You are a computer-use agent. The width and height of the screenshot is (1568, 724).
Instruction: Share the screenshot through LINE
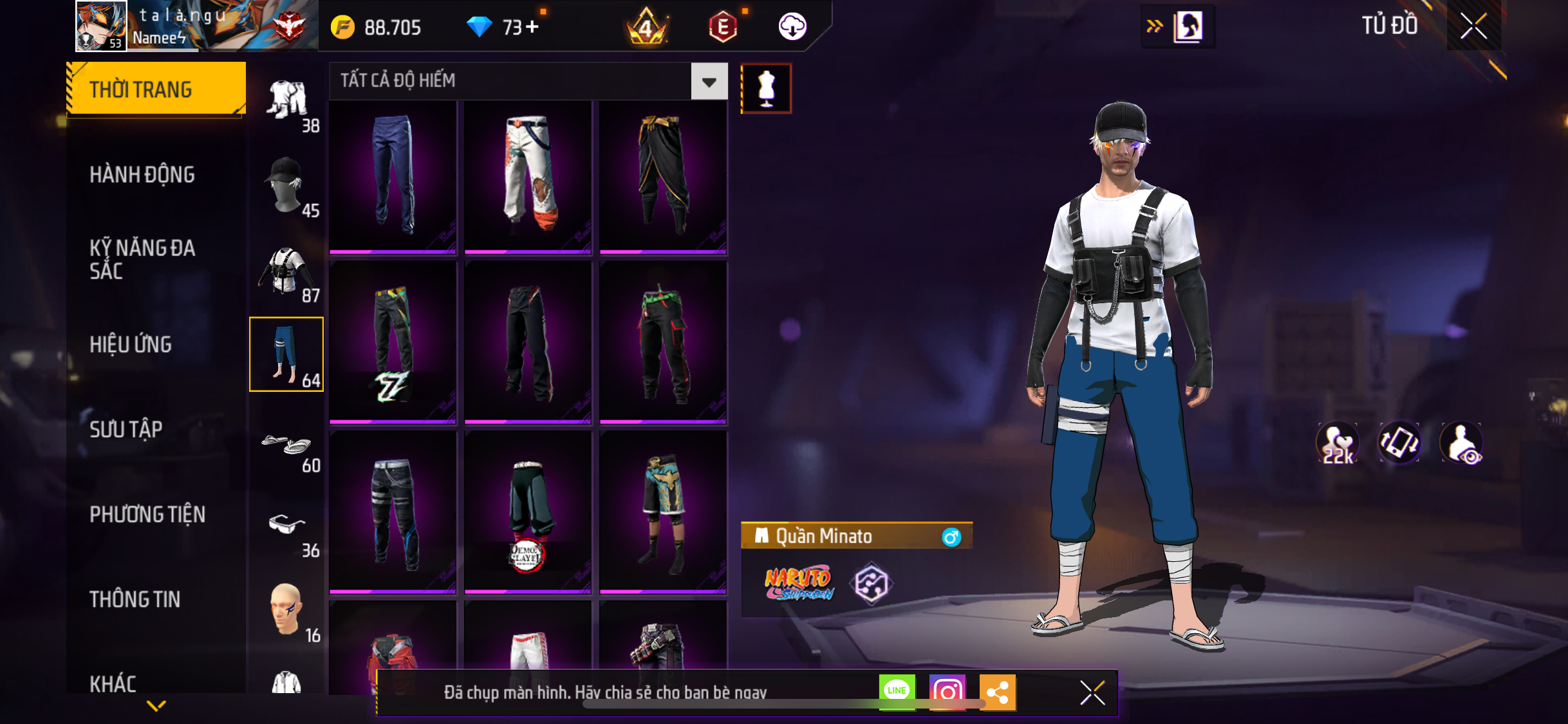click(897, 692)
